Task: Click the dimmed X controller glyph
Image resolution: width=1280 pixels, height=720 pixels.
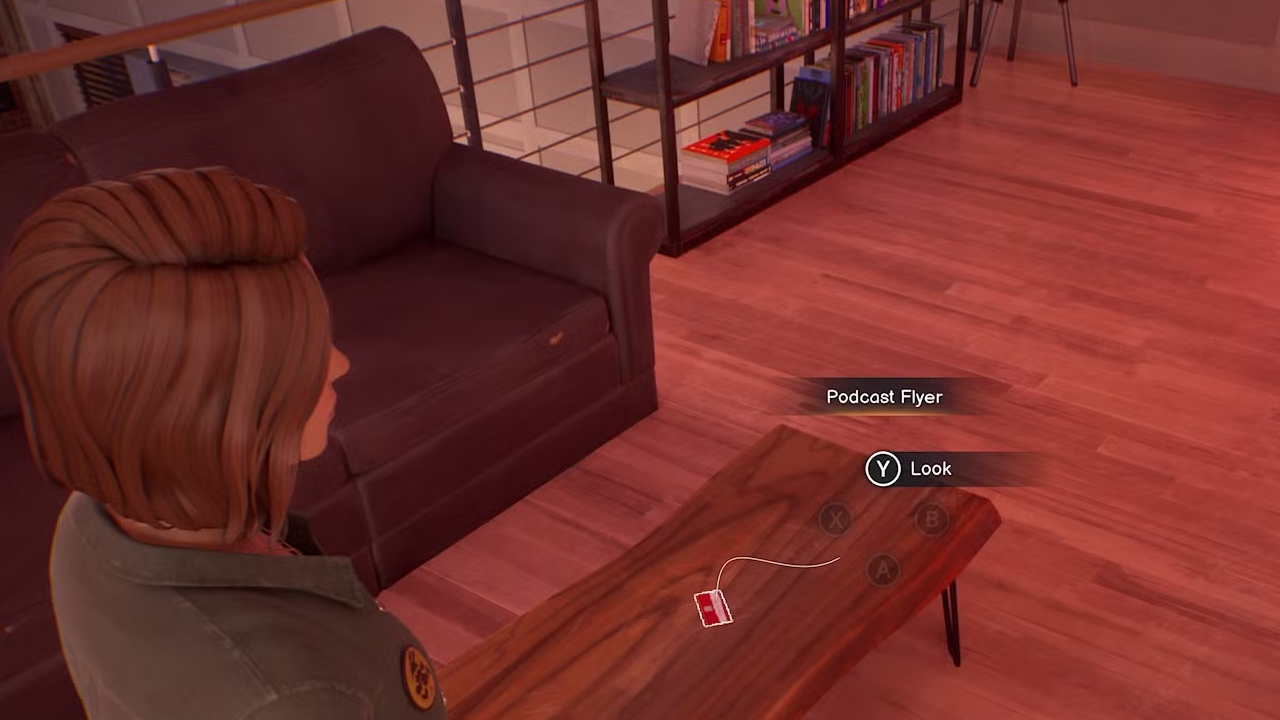Action: [836, 519]
